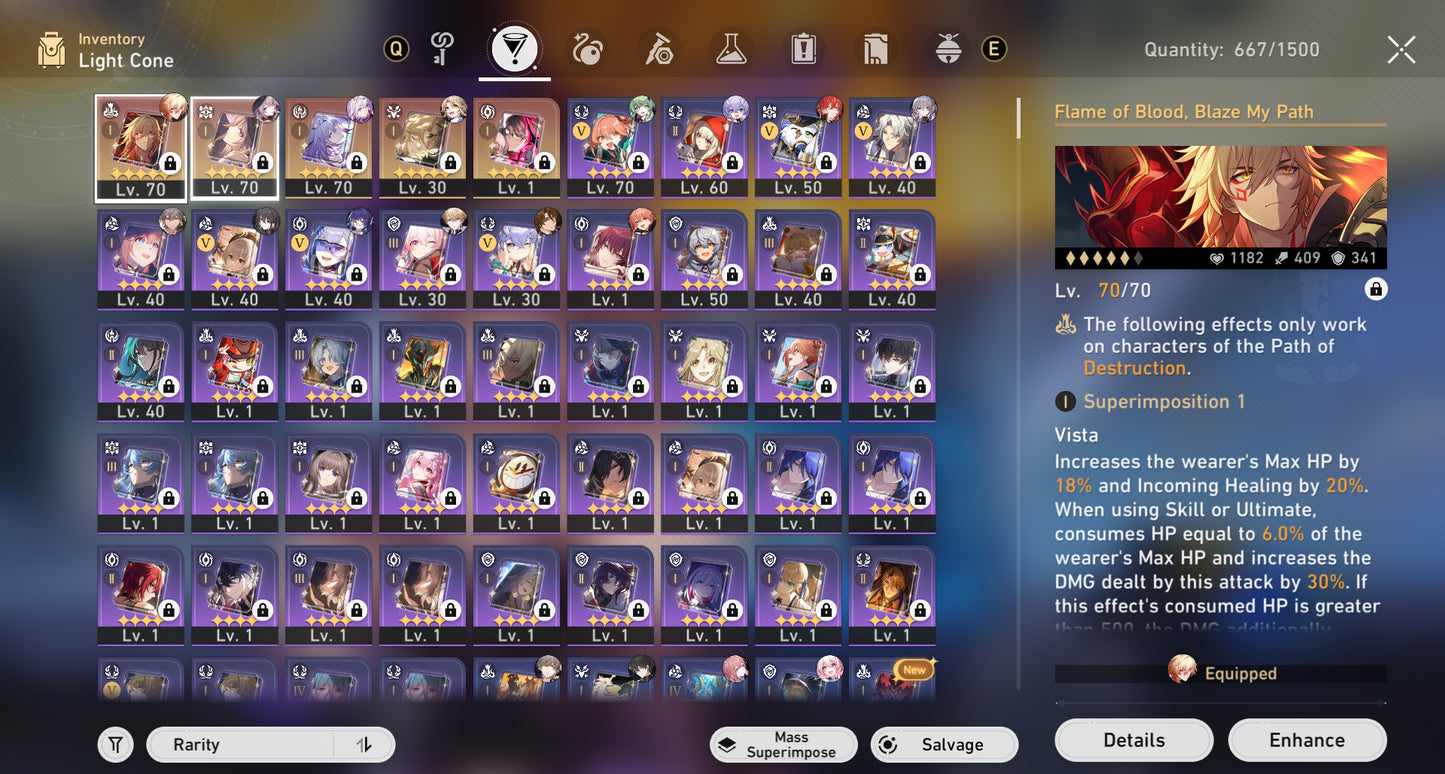Viewport: 1445px width, 774px height.
Task: Select the document-shaped Valuables tab
Action: tap(875, 47)
